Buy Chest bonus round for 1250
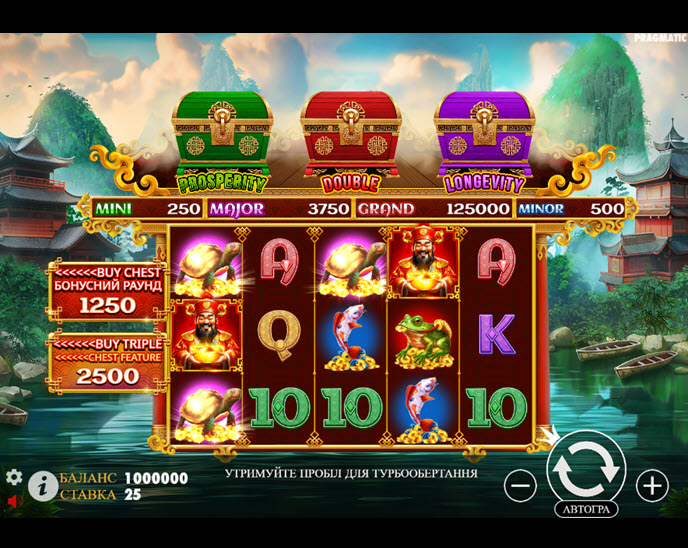Image resolution: width=688 pixels, height=548 pixels. [x=108, y=291]
